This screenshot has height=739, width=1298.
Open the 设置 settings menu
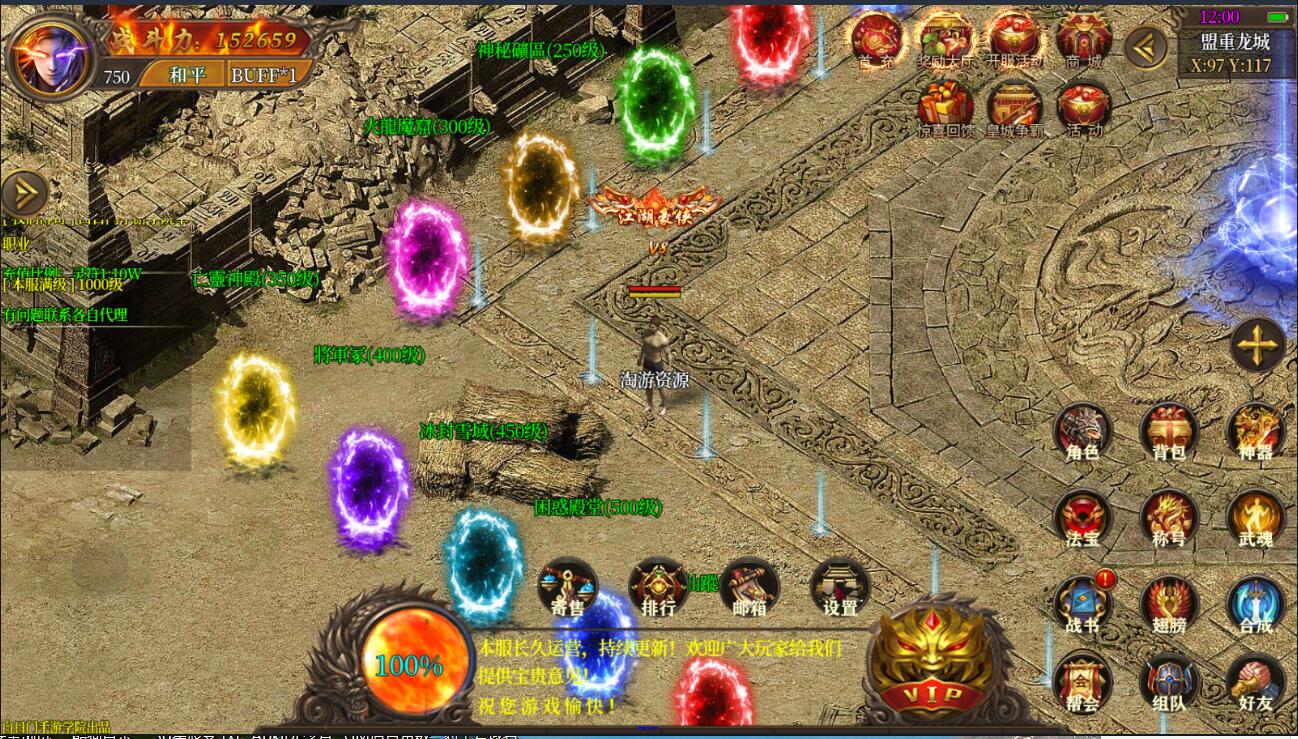click(839, 587)
